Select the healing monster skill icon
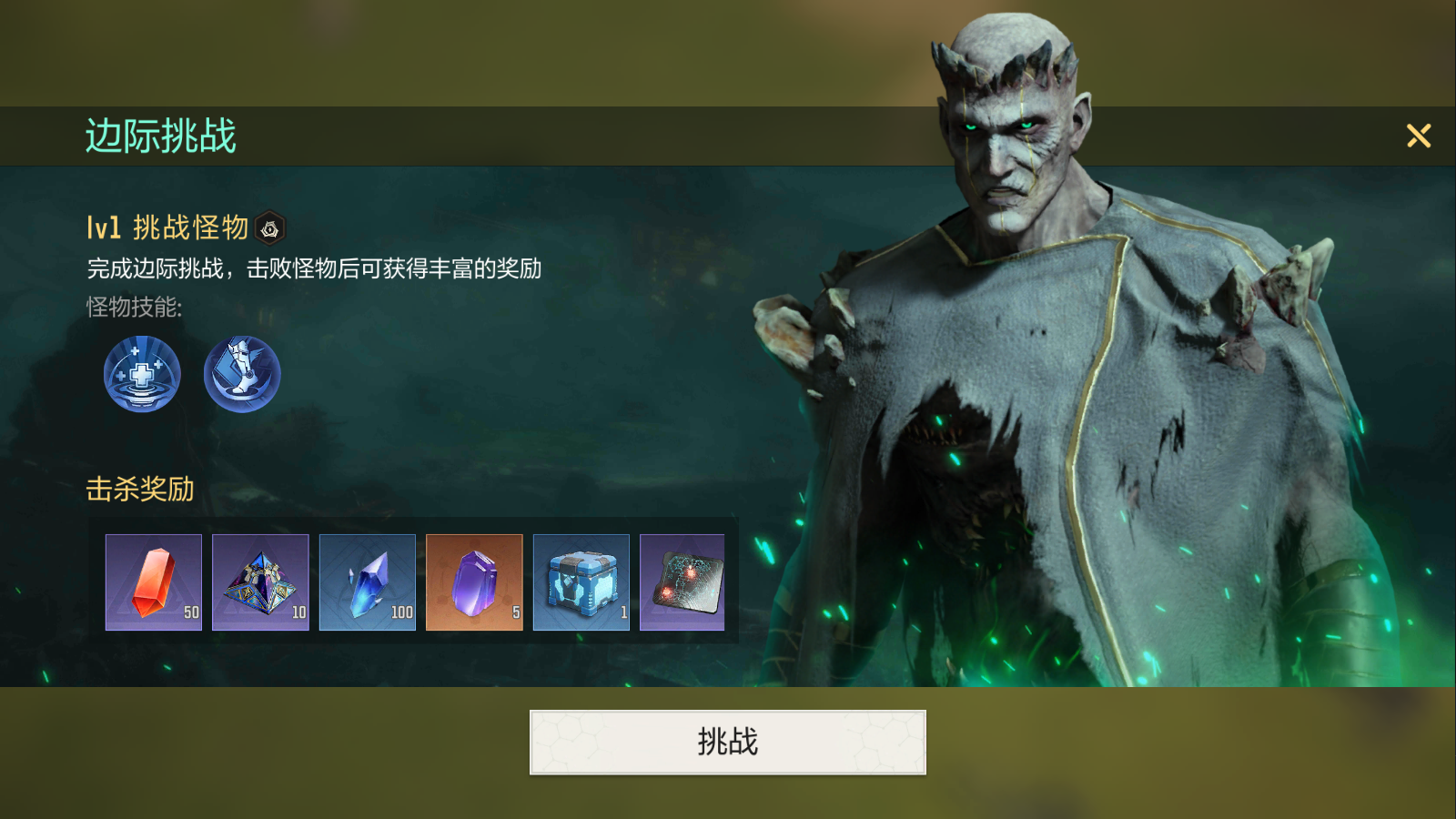This screenshot has height=819, width=1456. tap(142, 373)
